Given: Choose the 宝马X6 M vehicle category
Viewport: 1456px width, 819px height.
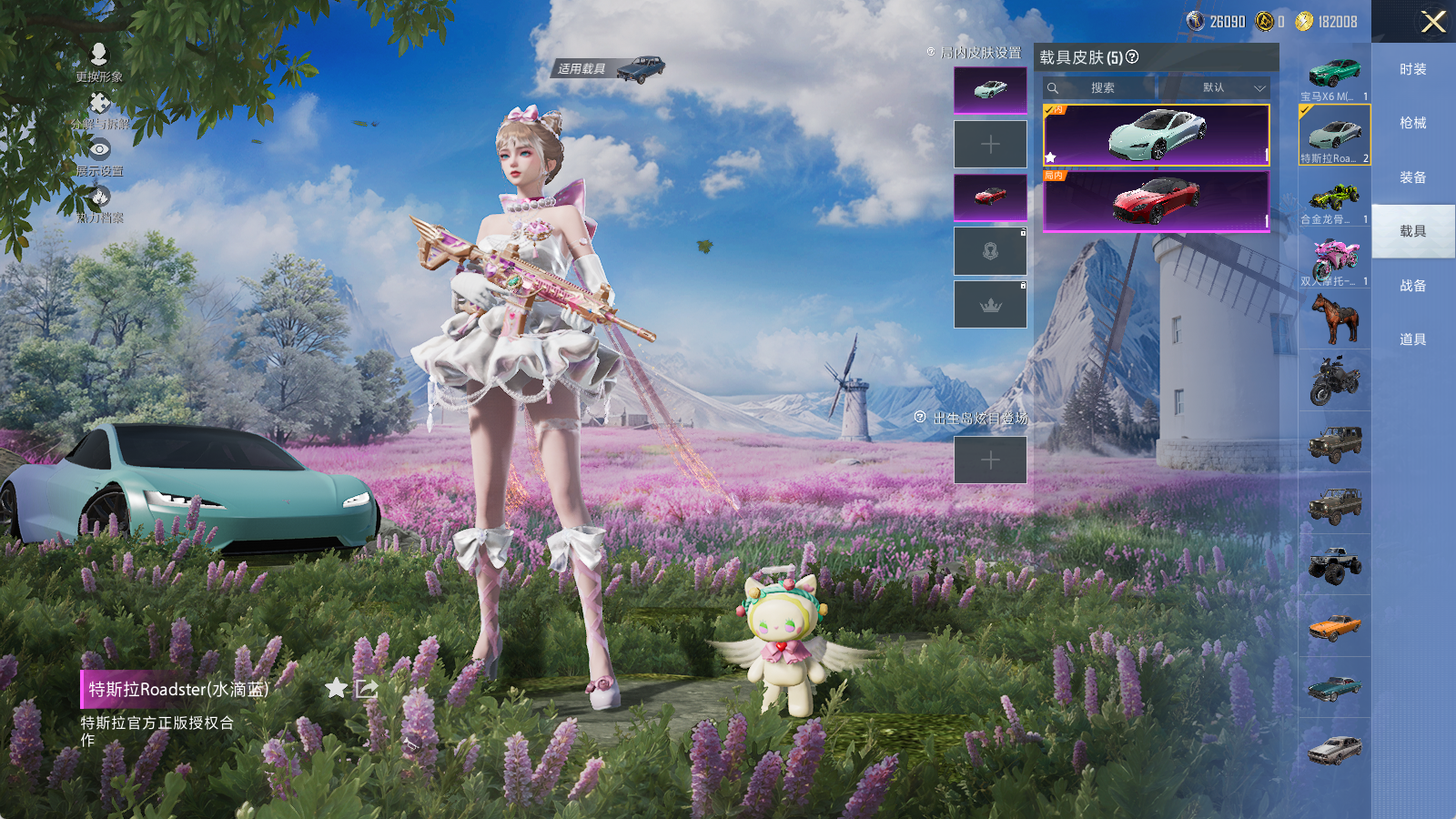Looking at the screenshot, I should (1334, 75).
